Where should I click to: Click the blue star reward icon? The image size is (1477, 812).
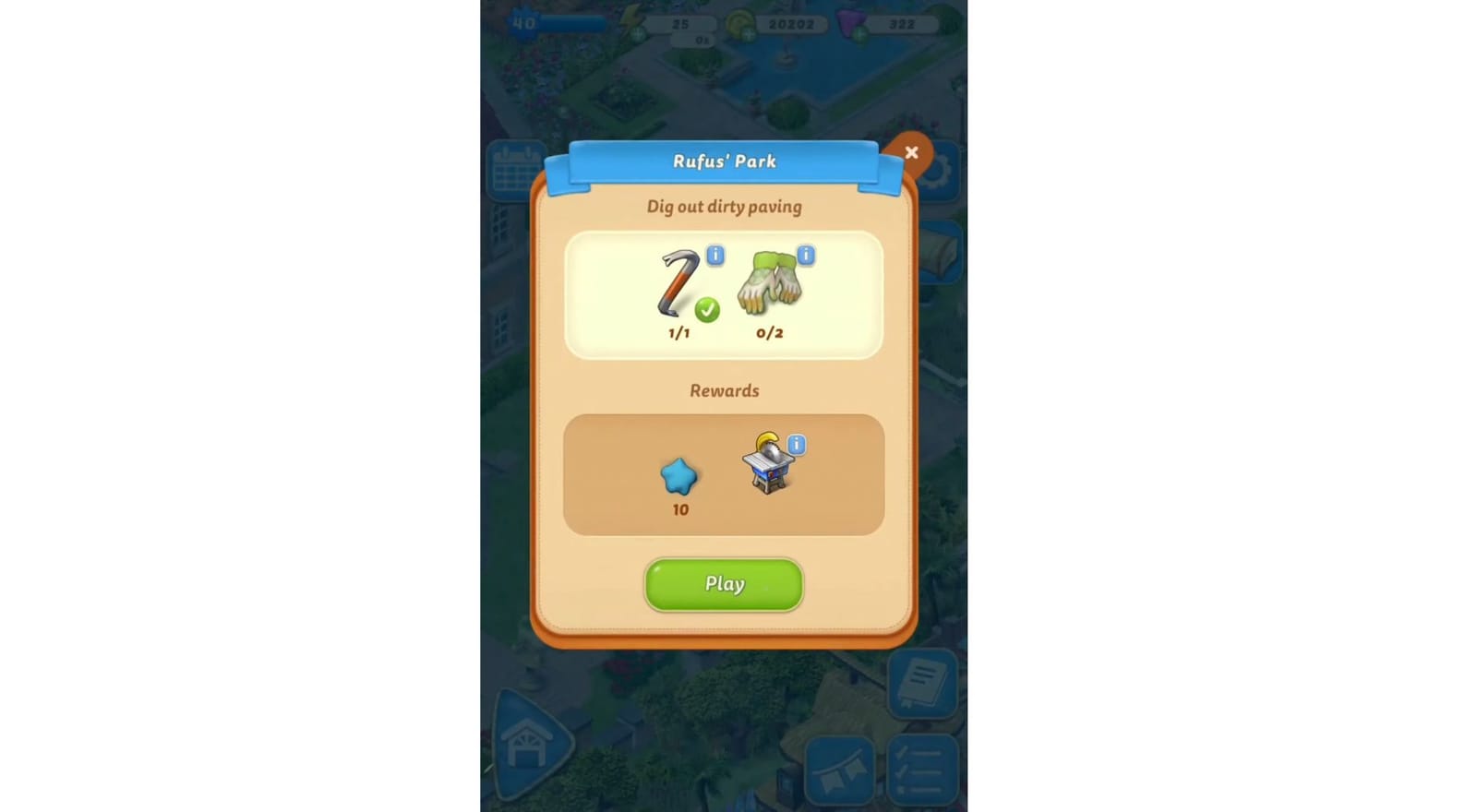coord(678,476)
